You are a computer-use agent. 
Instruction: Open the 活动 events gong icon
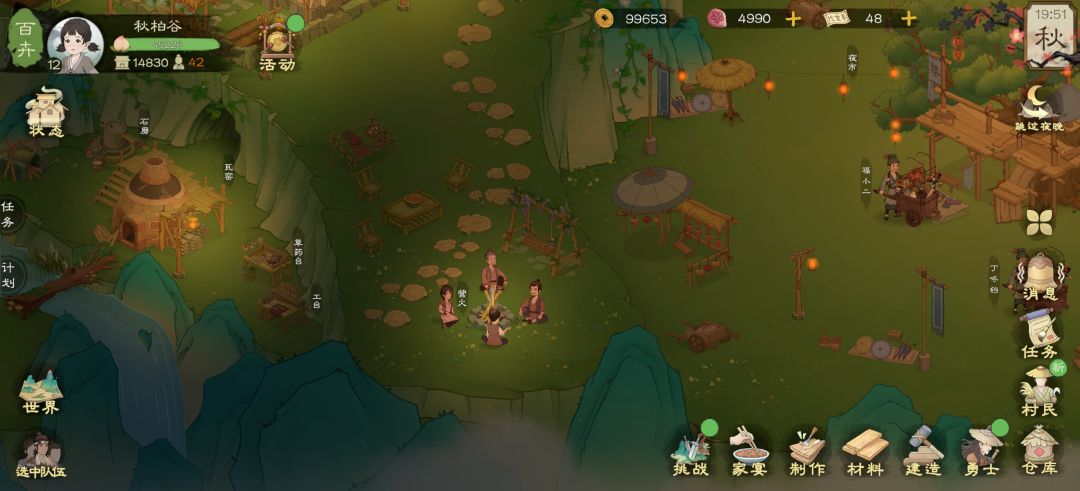[x=277, y=47]
